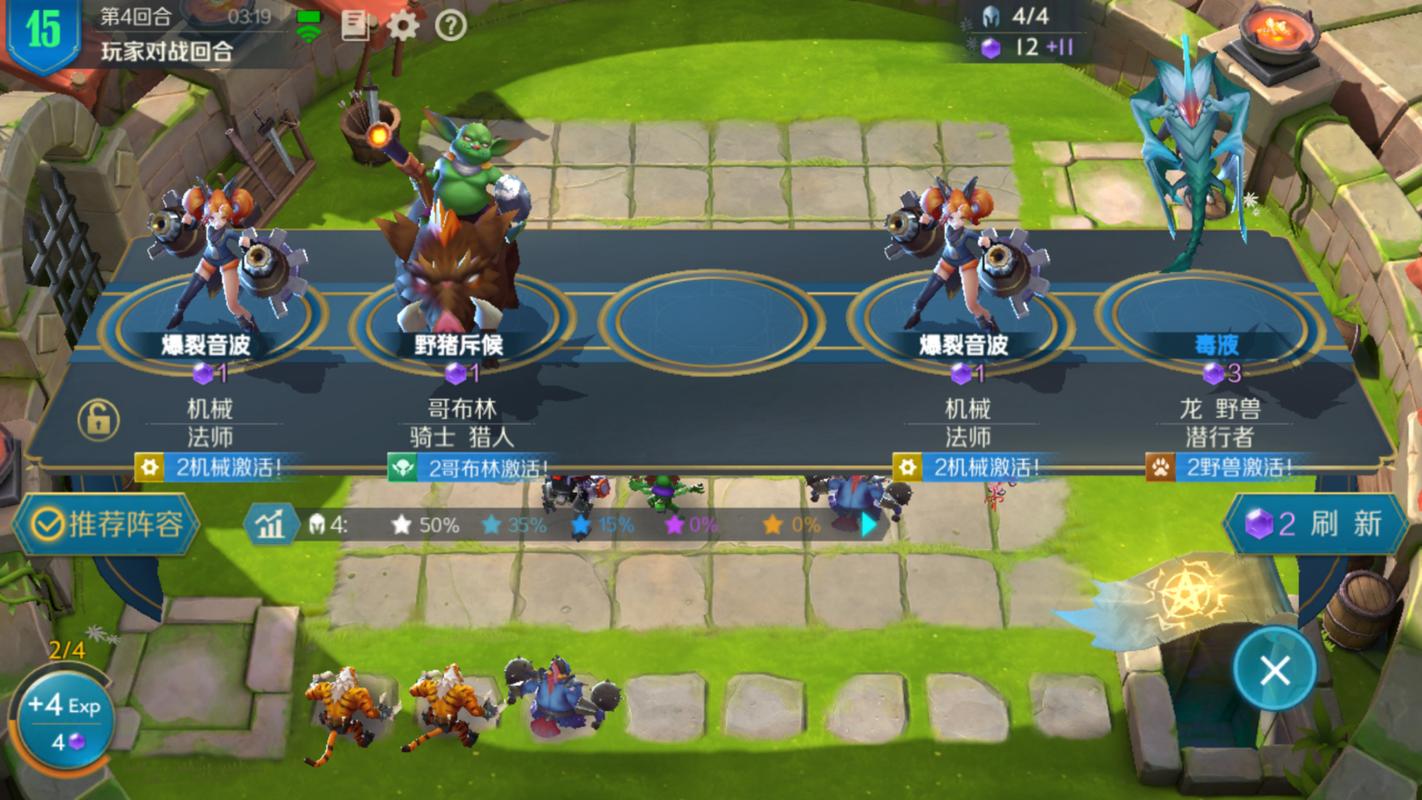Screen dimensions: 1422x800
Task: Expand the probability bar's cyan arrow
Action: pos(869,525)
